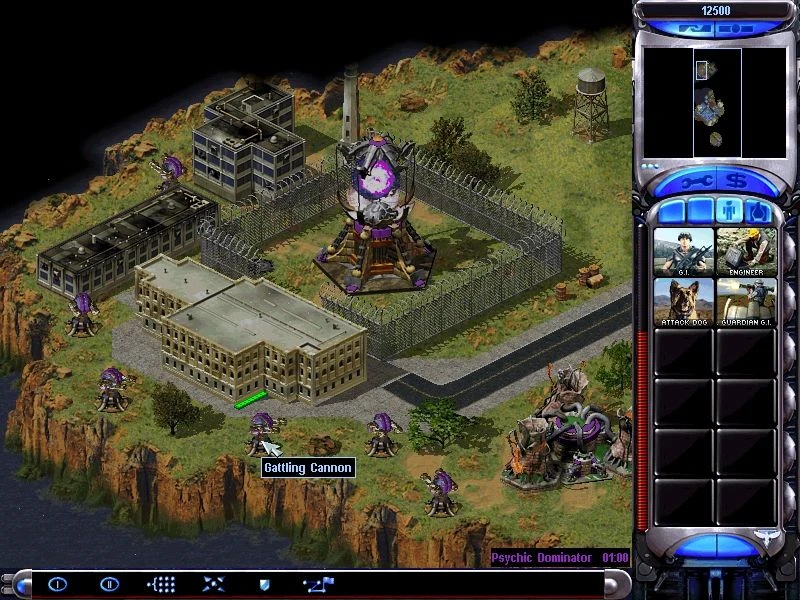
Task: Activate the crossed-arrows scatter command
Action: (214, 584)
